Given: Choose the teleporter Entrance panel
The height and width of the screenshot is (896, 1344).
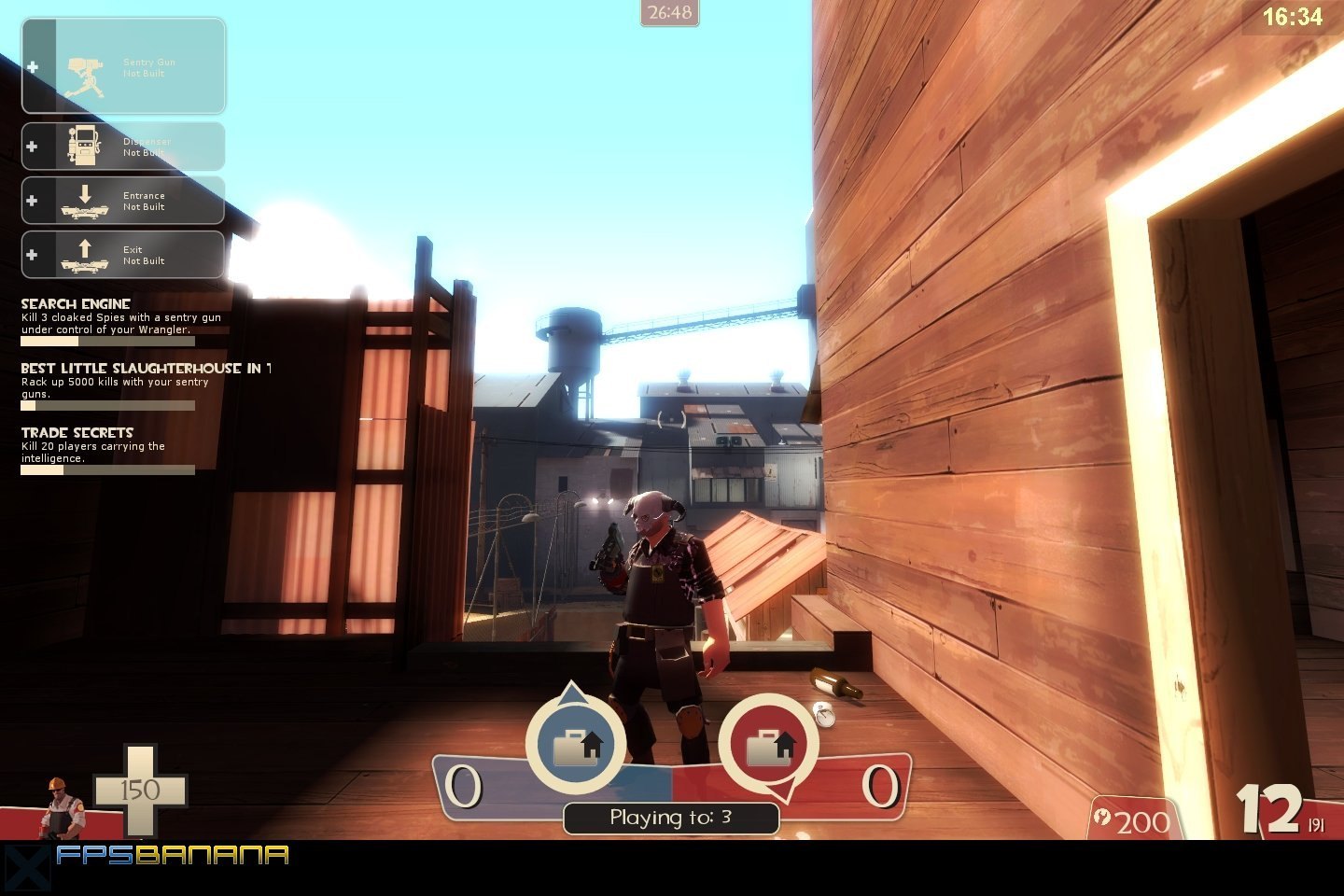Looking at the screenshot, I should coord(123,201).
